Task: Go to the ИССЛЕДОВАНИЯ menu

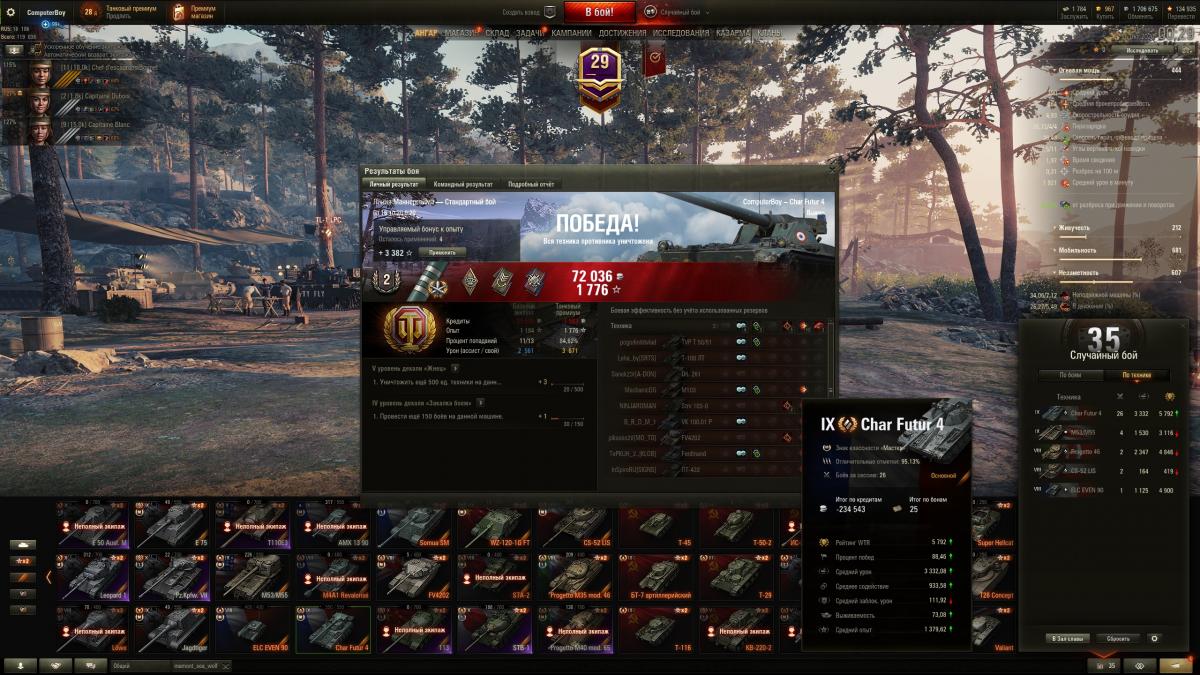Action: (x=680, y=33)
